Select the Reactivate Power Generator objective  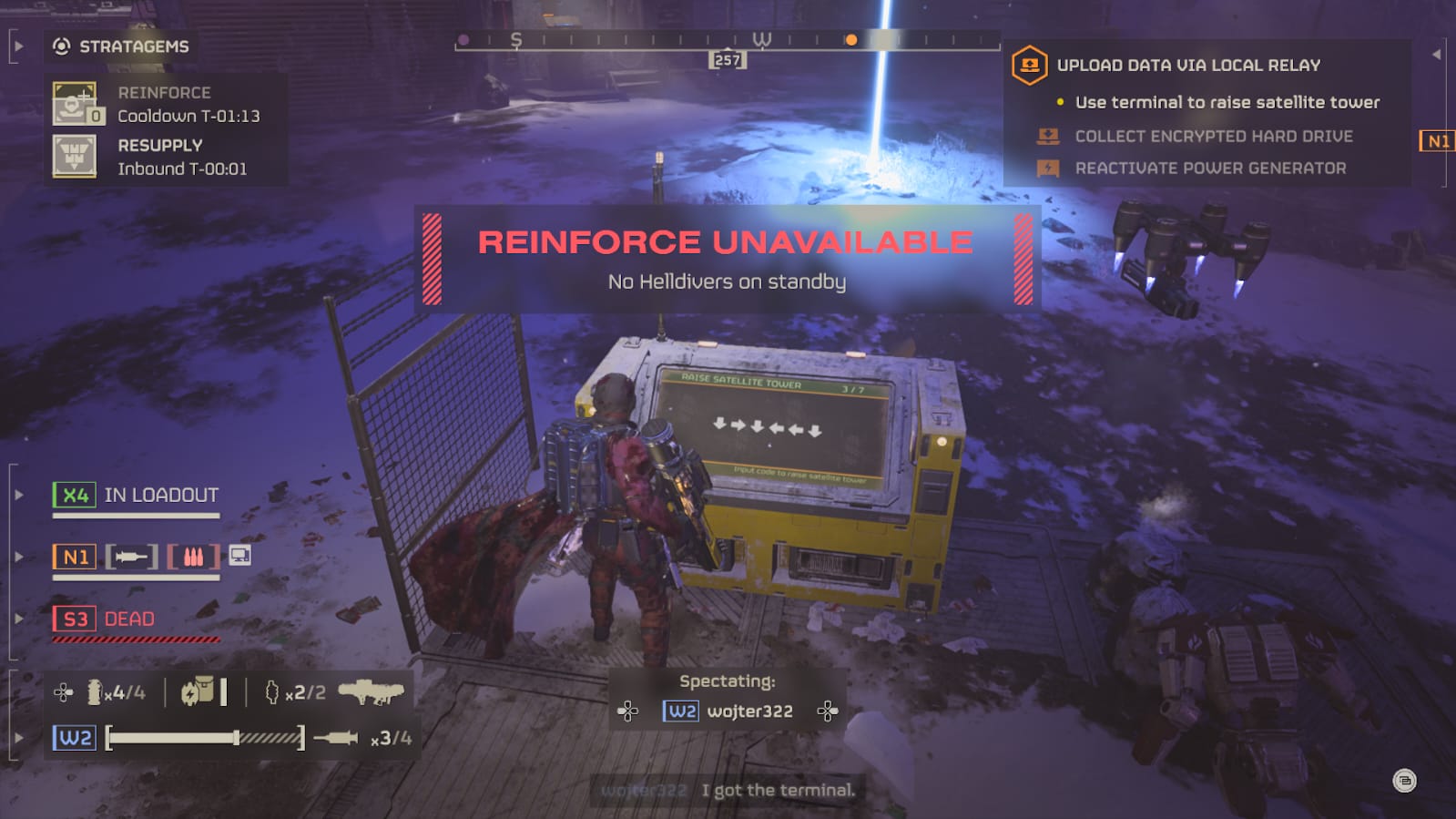pos(1209,169)
